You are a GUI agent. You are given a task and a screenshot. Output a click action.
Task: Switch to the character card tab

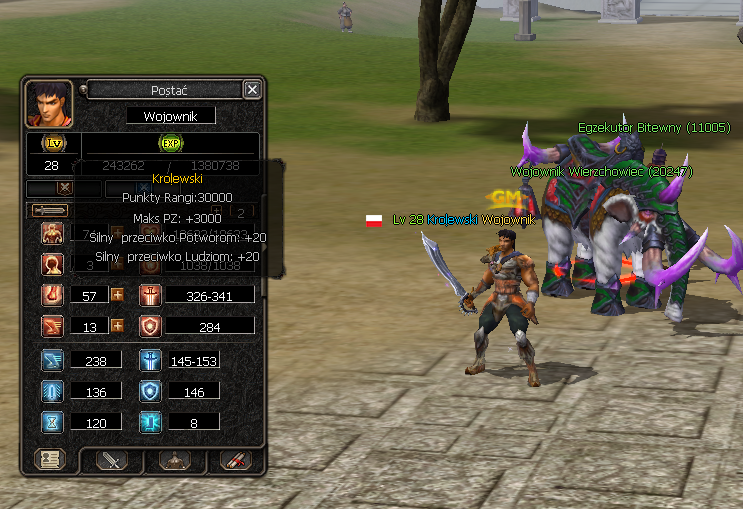point(49,461)
